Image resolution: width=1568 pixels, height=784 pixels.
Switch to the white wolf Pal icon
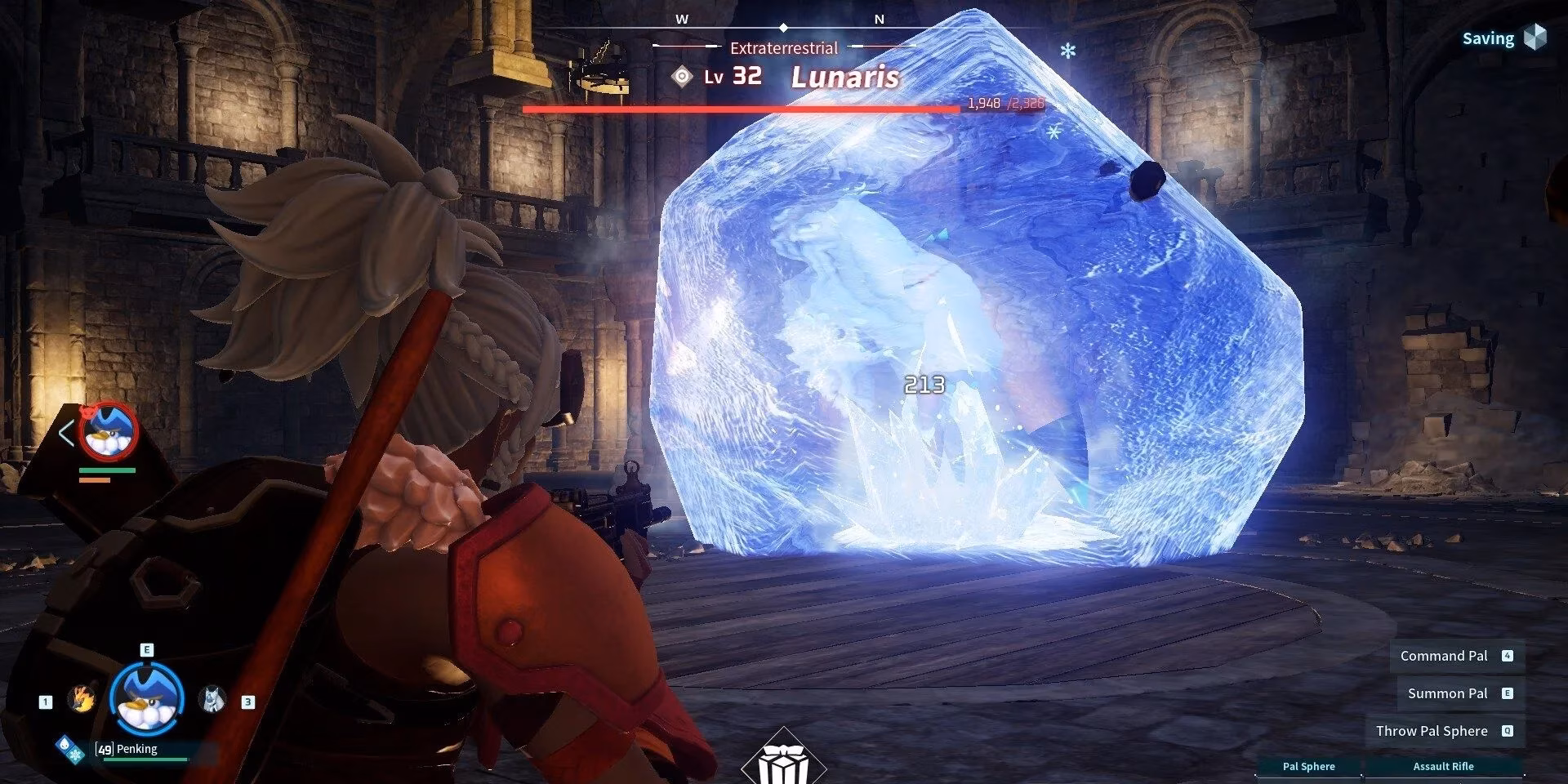tap(212, 699)
